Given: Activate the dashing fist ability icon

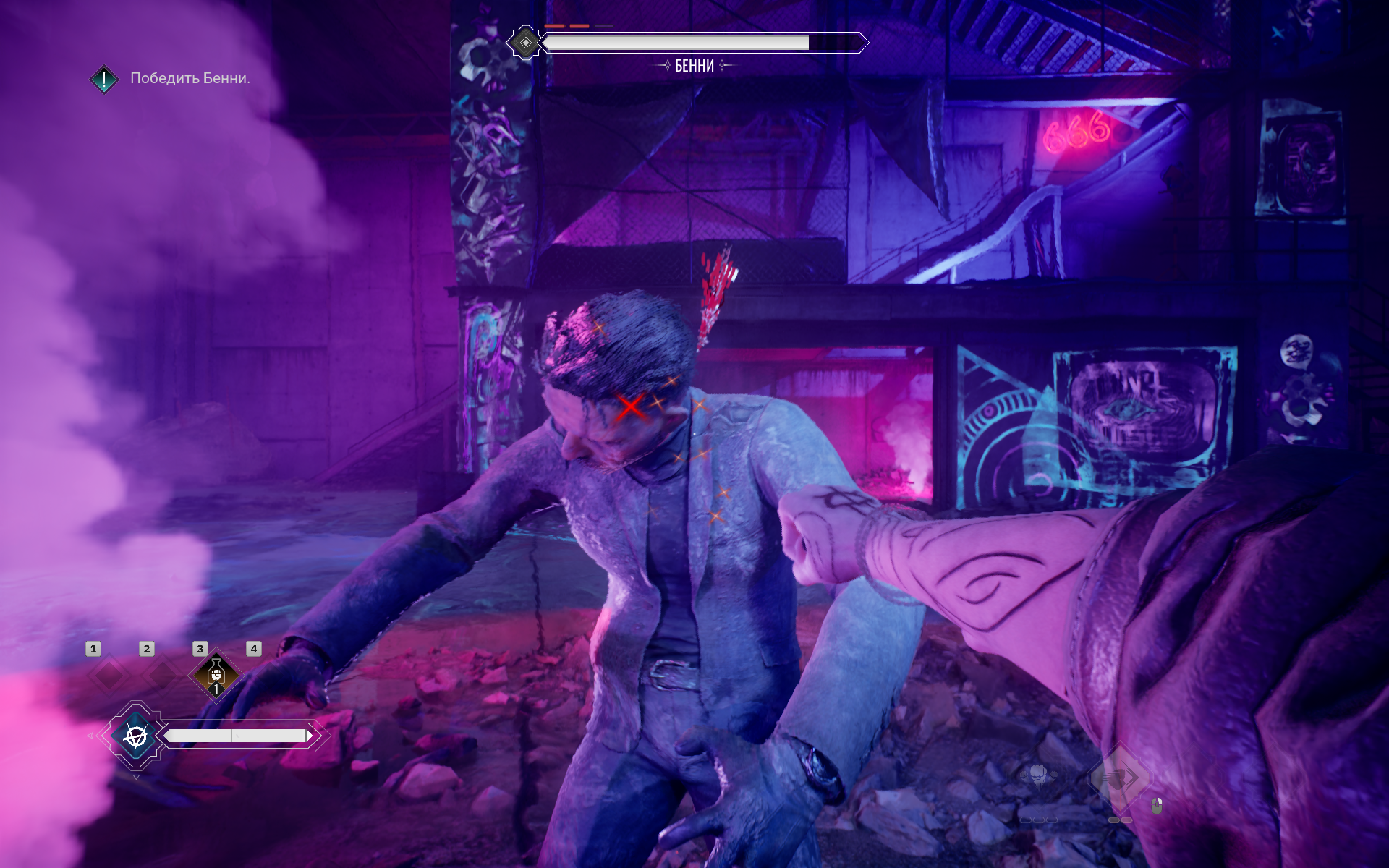Looking at the screenshot, I should click(1119, 778).
